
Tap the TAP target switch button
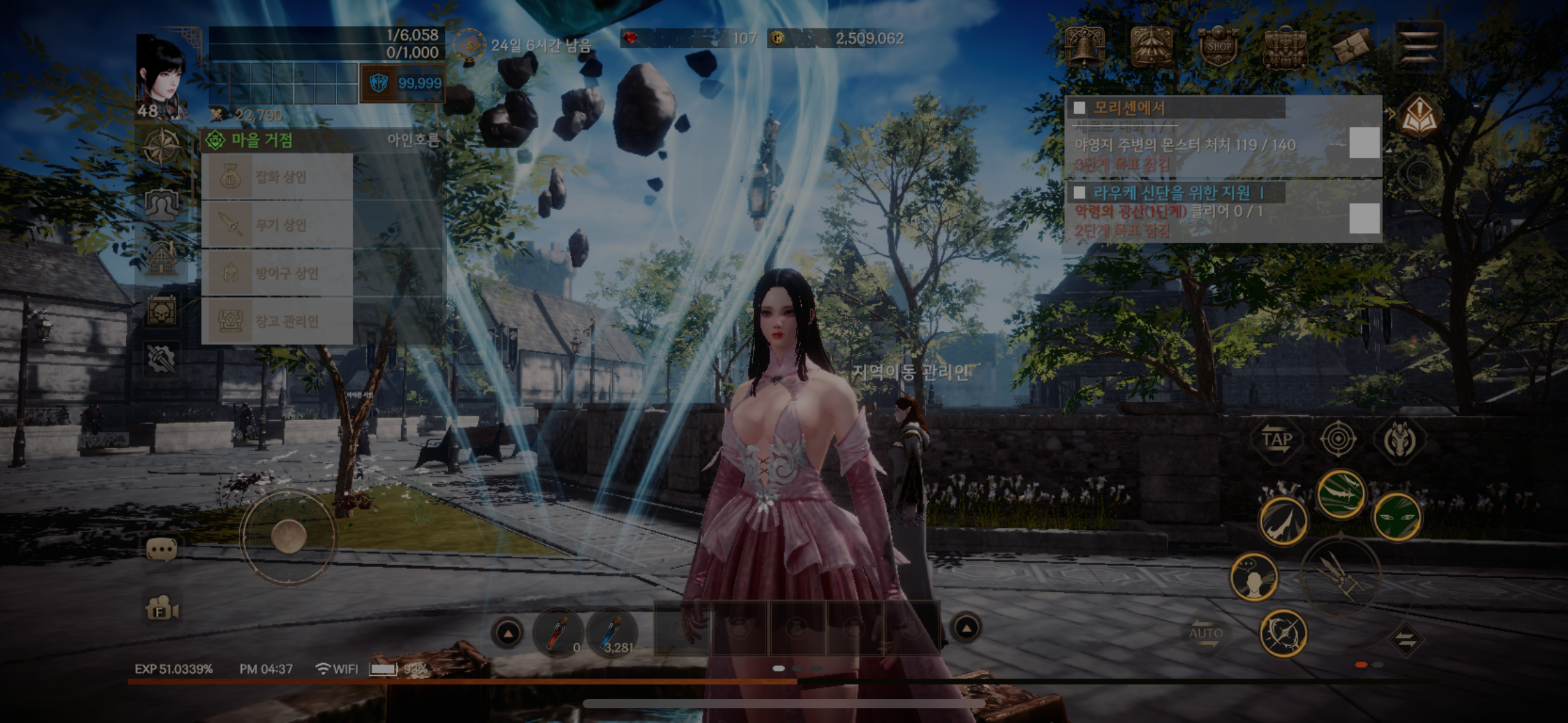1277,440
